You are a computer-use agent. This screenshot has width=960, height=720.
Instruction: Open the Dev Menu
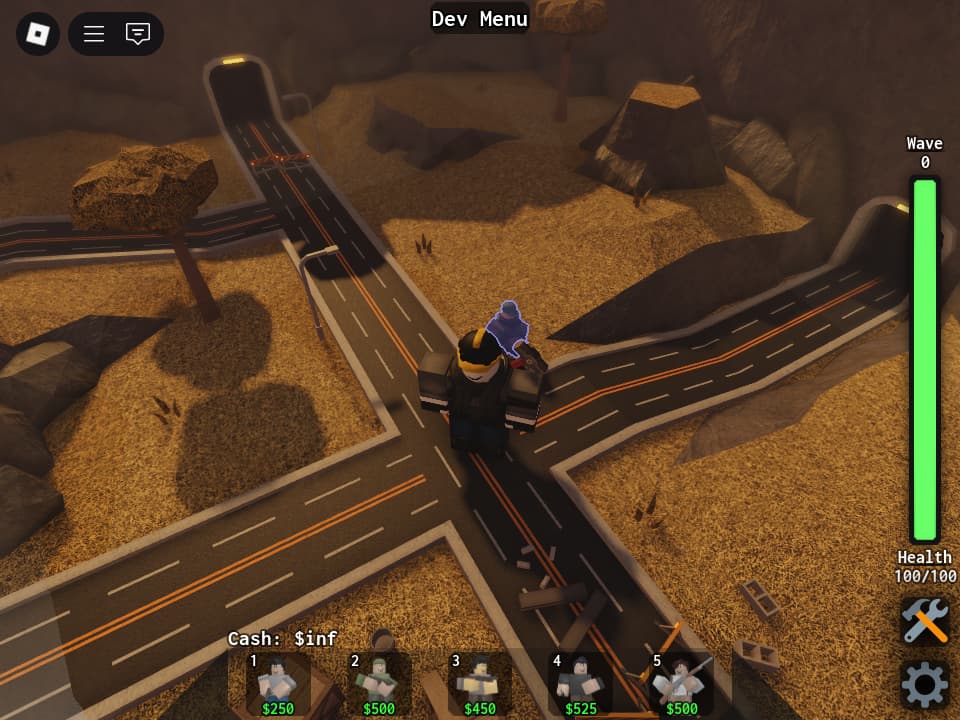click(479, 18)
